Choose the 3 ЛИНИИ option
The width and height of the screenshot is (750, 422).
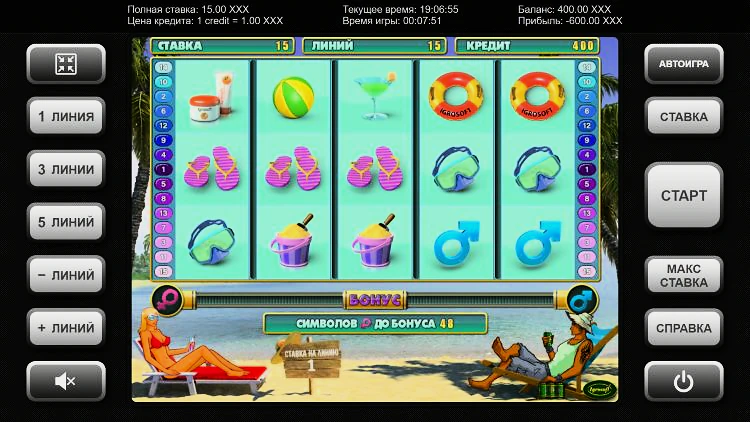(66, 169)
